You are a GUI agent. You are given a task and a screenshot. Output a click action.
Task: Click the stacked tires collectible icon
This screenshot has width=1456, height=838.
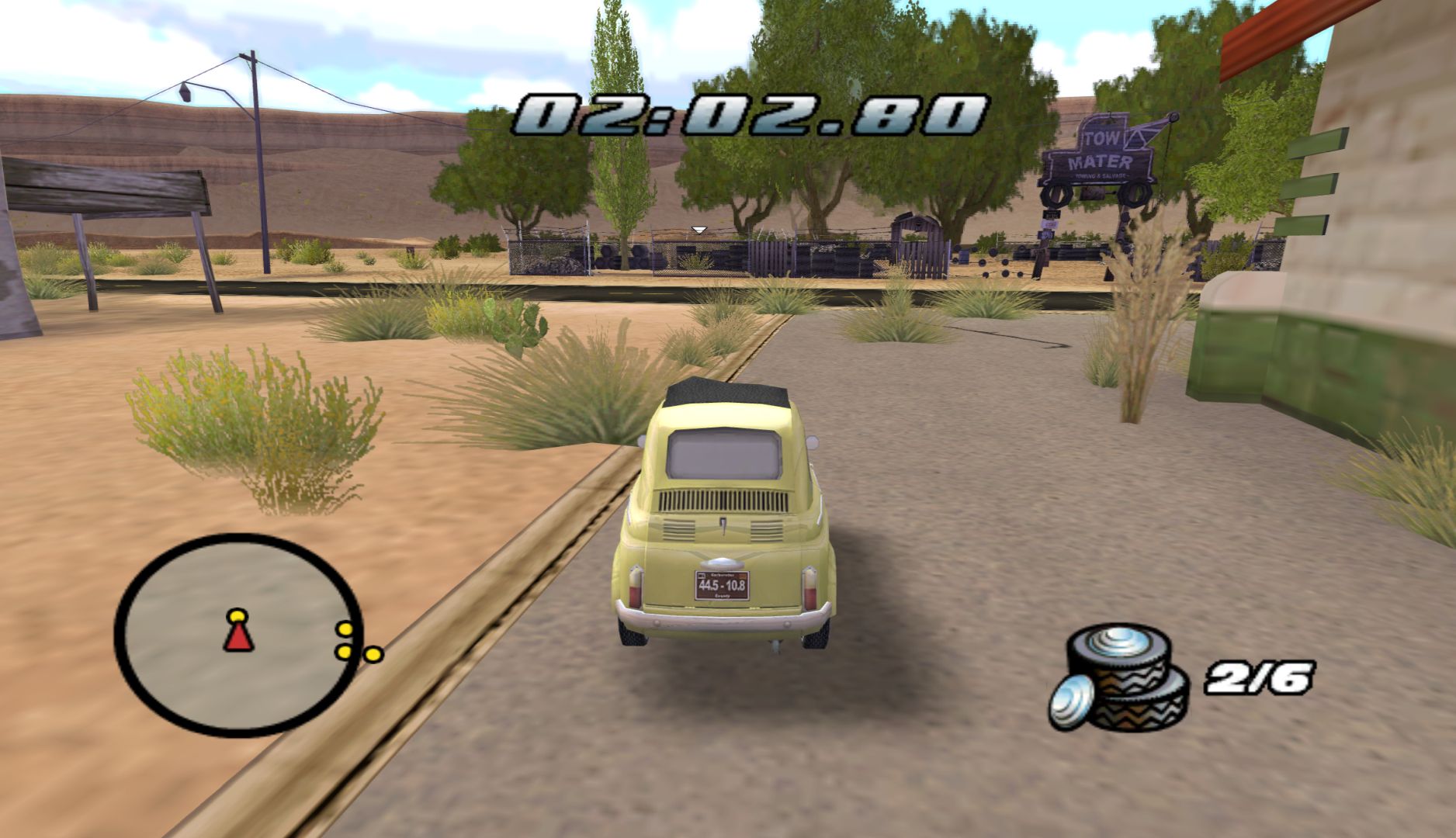pos(1121,679)
